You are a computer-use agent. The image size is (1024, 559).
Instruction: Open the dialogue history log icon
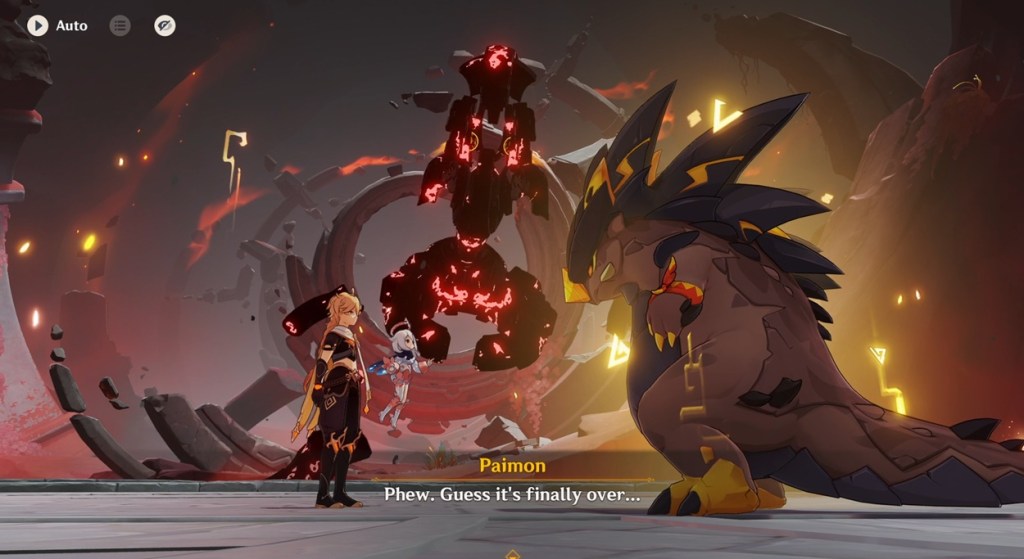click(x=120, y=25)
